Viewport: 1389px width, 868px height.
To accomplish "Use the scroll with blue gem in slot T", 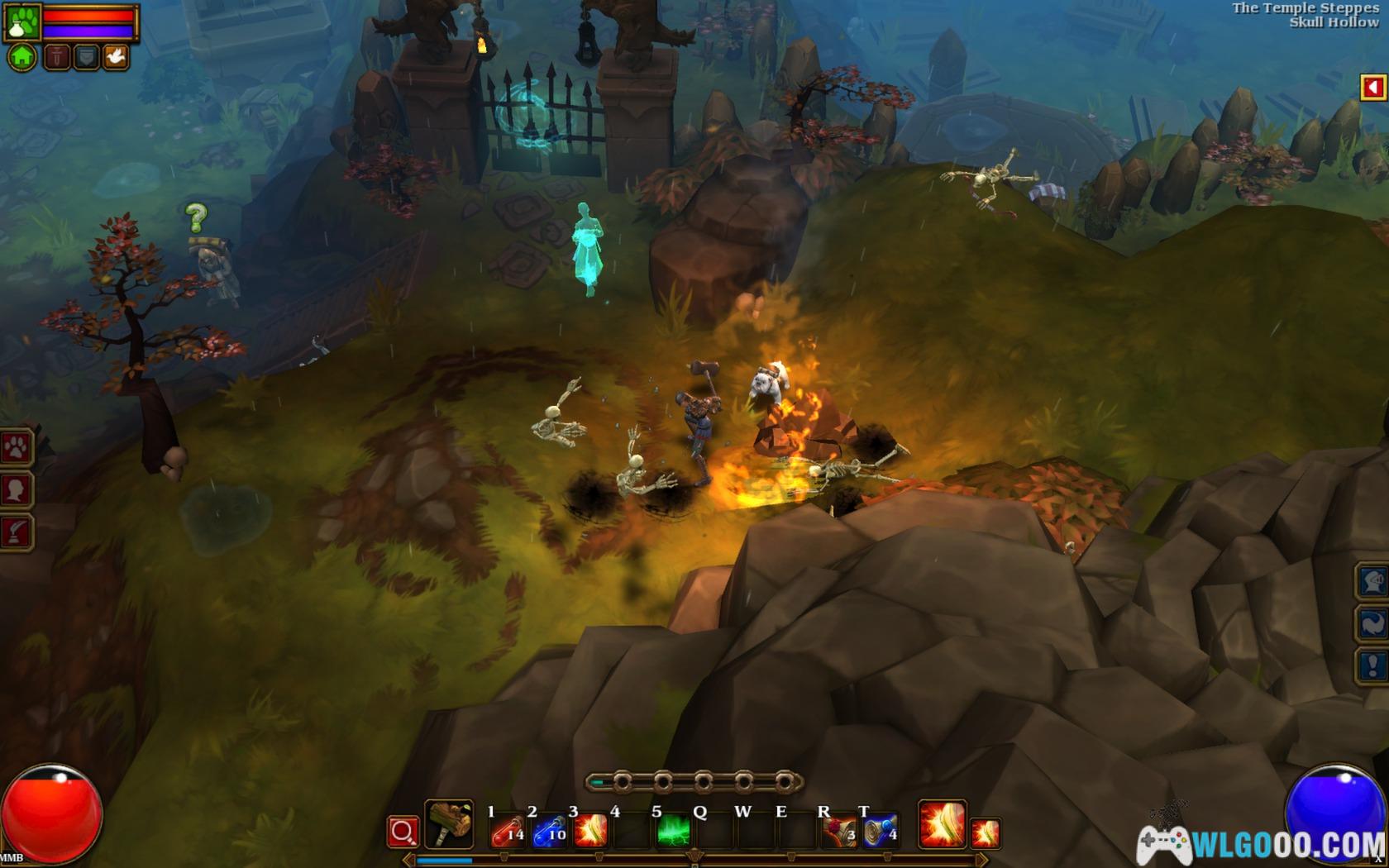I will (881, 831).
